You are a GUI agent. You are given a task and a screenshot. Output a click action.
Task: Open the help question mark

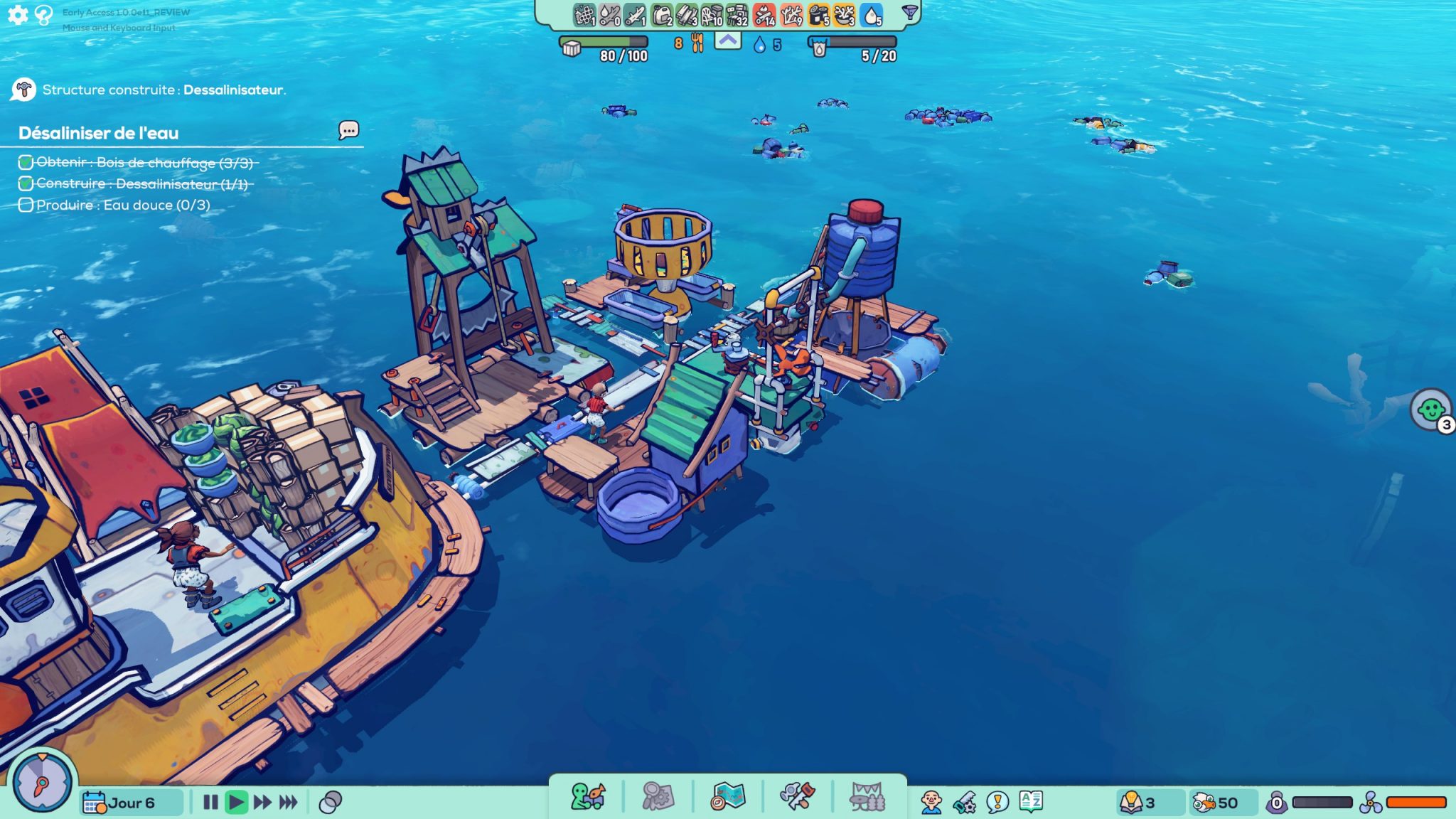44,15
